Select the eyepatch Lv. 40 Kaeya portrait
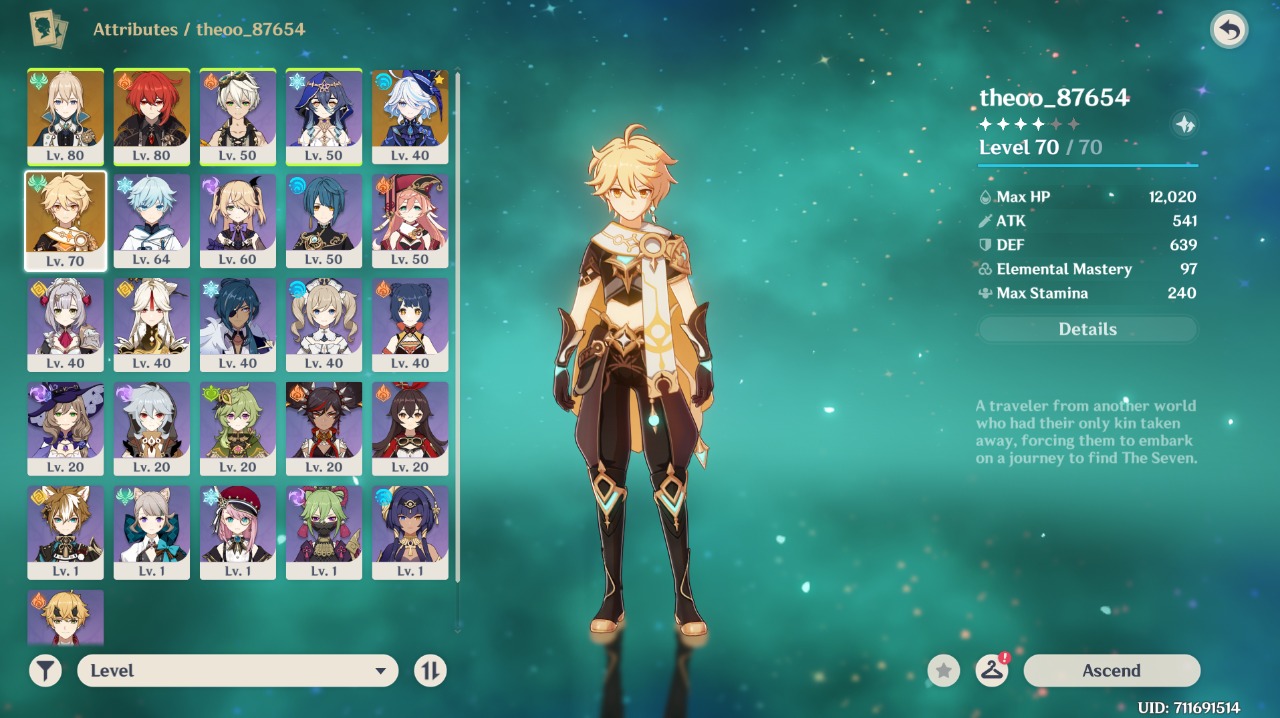 point(238,323)
